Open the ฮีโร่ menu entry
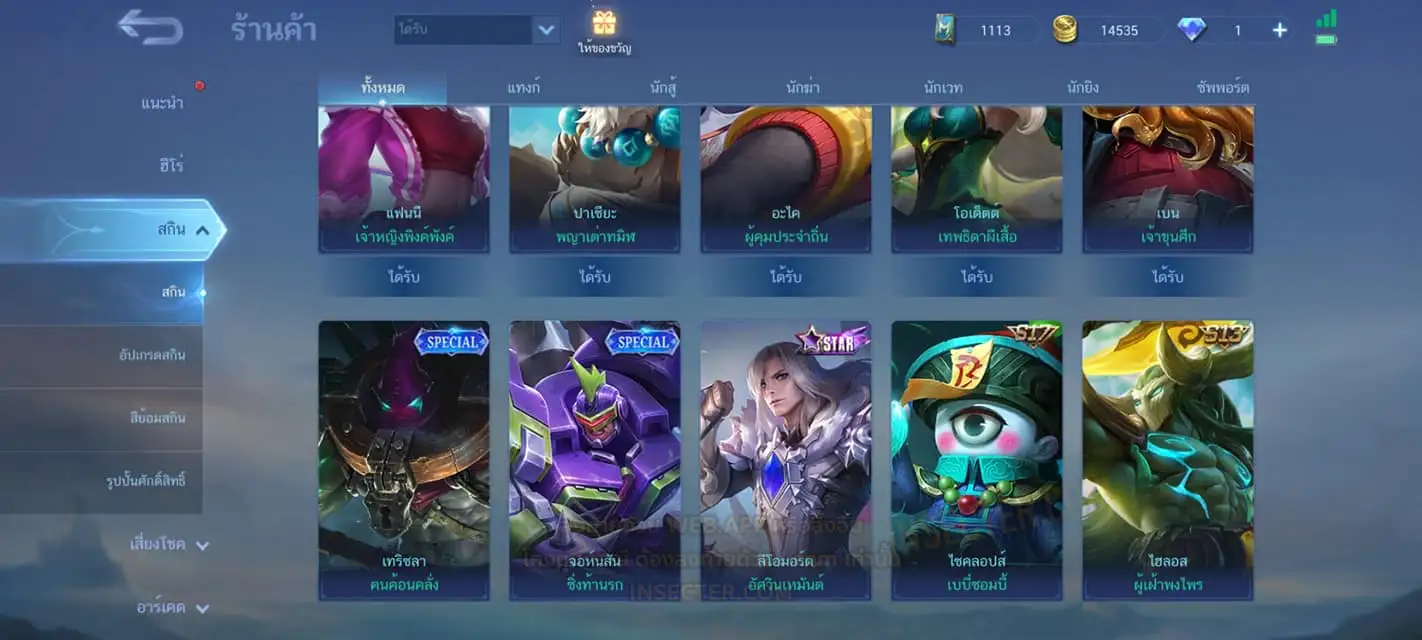 pyautogui.click(x=170, y=165)
